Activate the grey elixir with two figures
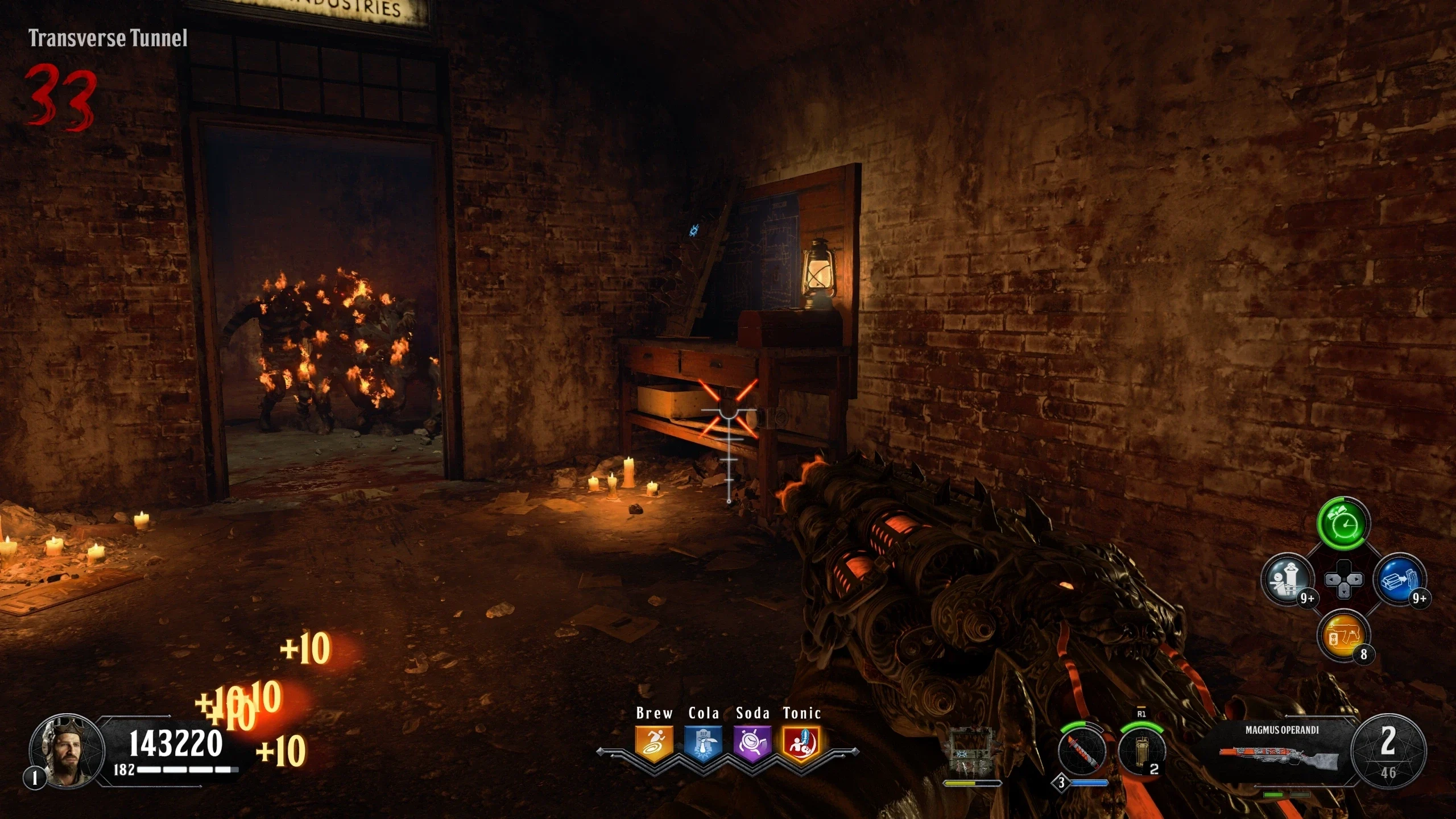The image size is (1456, 819). click(1288, 580)
